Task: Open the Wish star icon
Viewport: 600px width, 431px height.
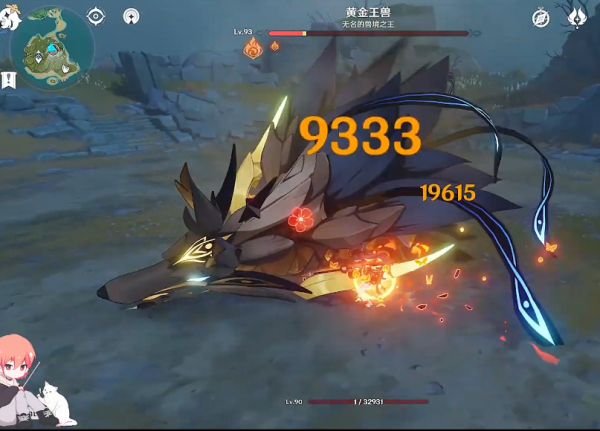Action: (x=131, y=16)
